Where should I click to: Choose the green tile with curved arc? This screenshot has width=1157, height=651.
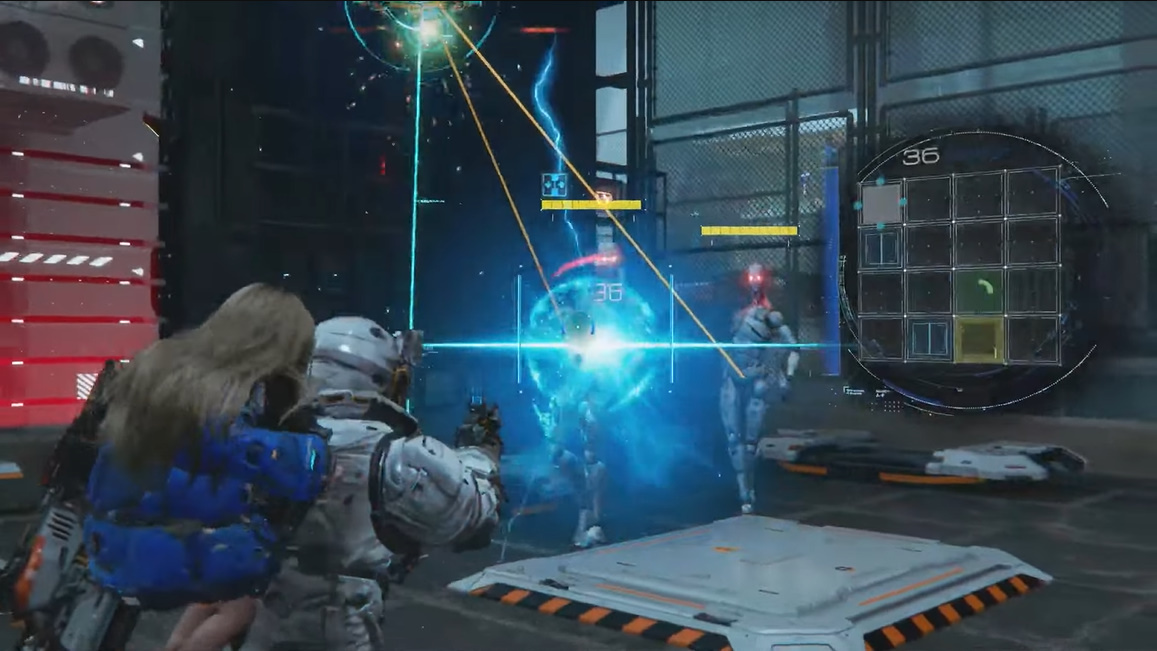979,291
